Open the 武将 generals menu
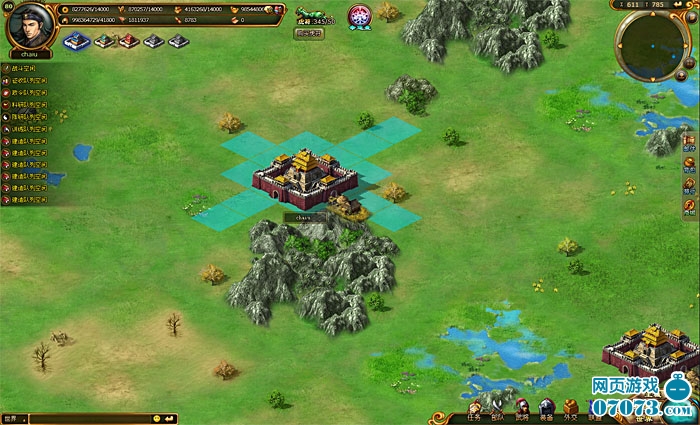 coord(522,412)
